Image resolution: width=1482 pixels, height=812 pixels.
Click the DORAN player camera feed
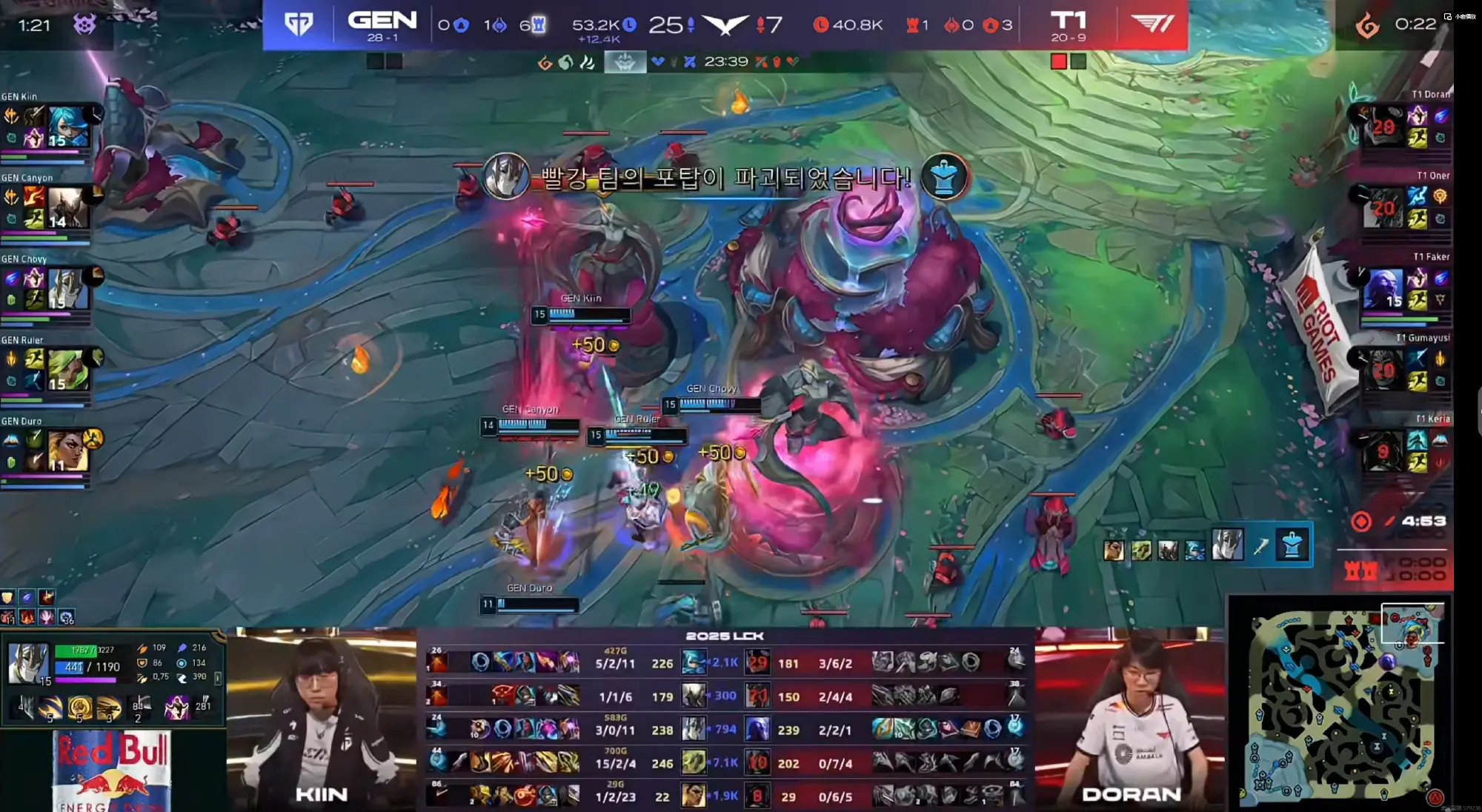click(x=1131, y=719)
